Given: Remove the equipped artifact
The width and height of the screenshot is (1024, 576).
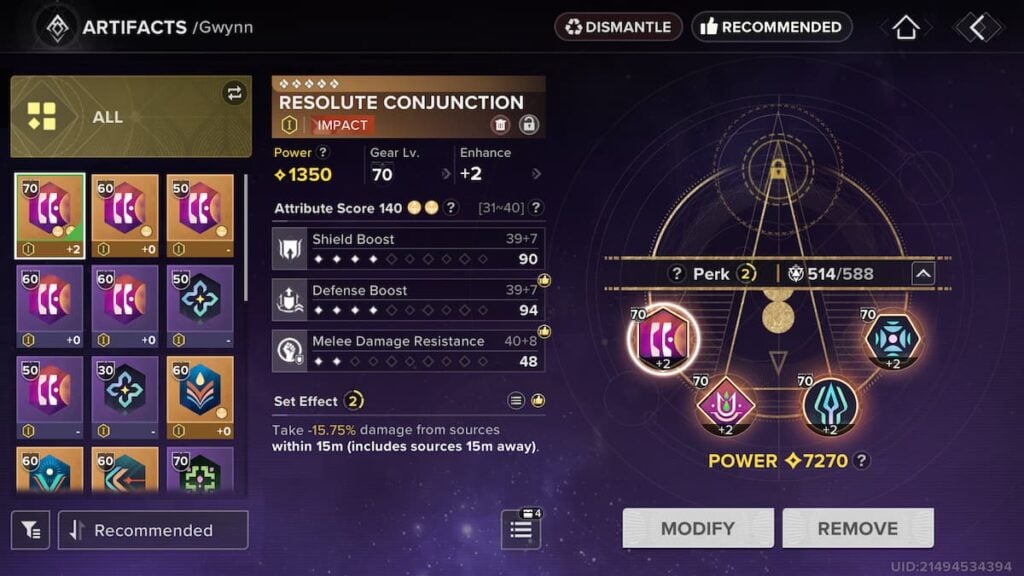Looking at the screenshot, I should (x=857, y=528).
